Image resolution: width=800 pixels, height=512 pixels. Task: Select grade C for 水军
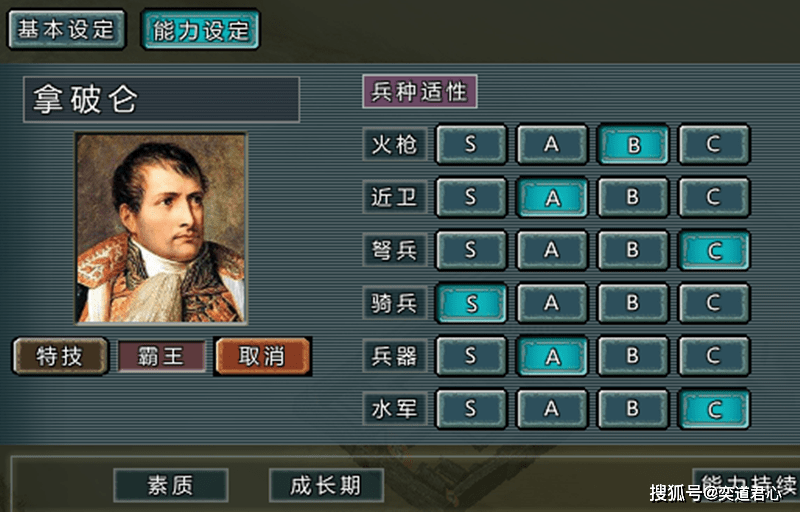713,408
